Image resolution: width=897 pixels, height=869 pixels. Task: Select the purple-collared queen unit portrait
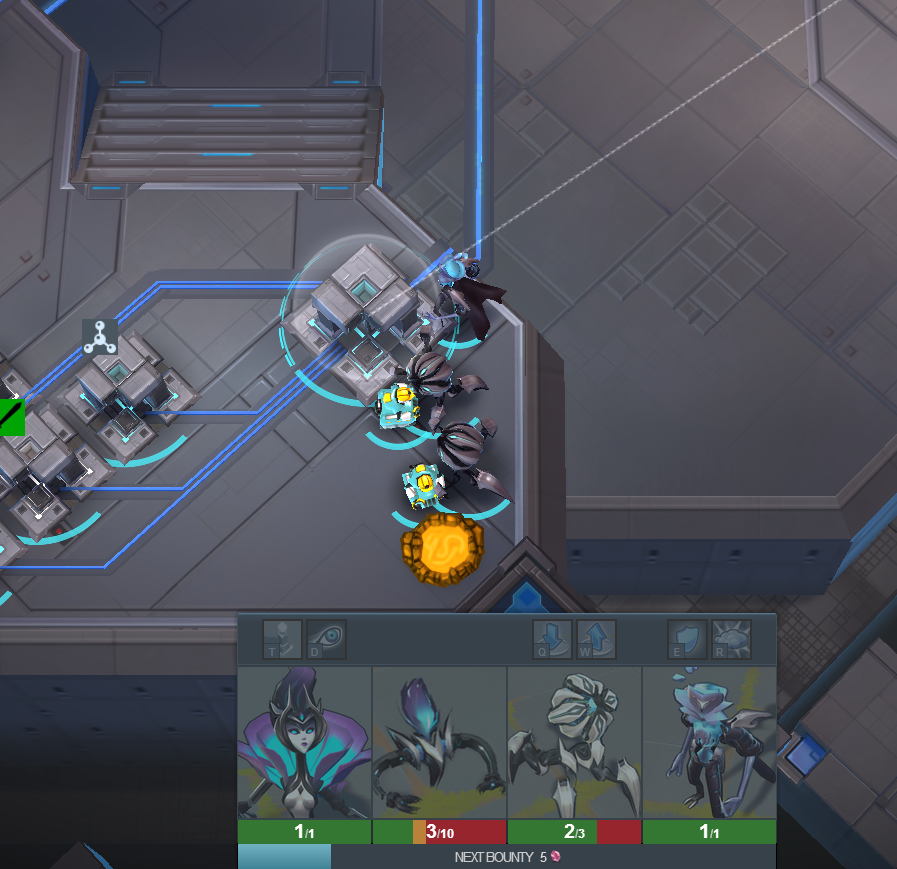pyautogui.click(x=304, y=742)
